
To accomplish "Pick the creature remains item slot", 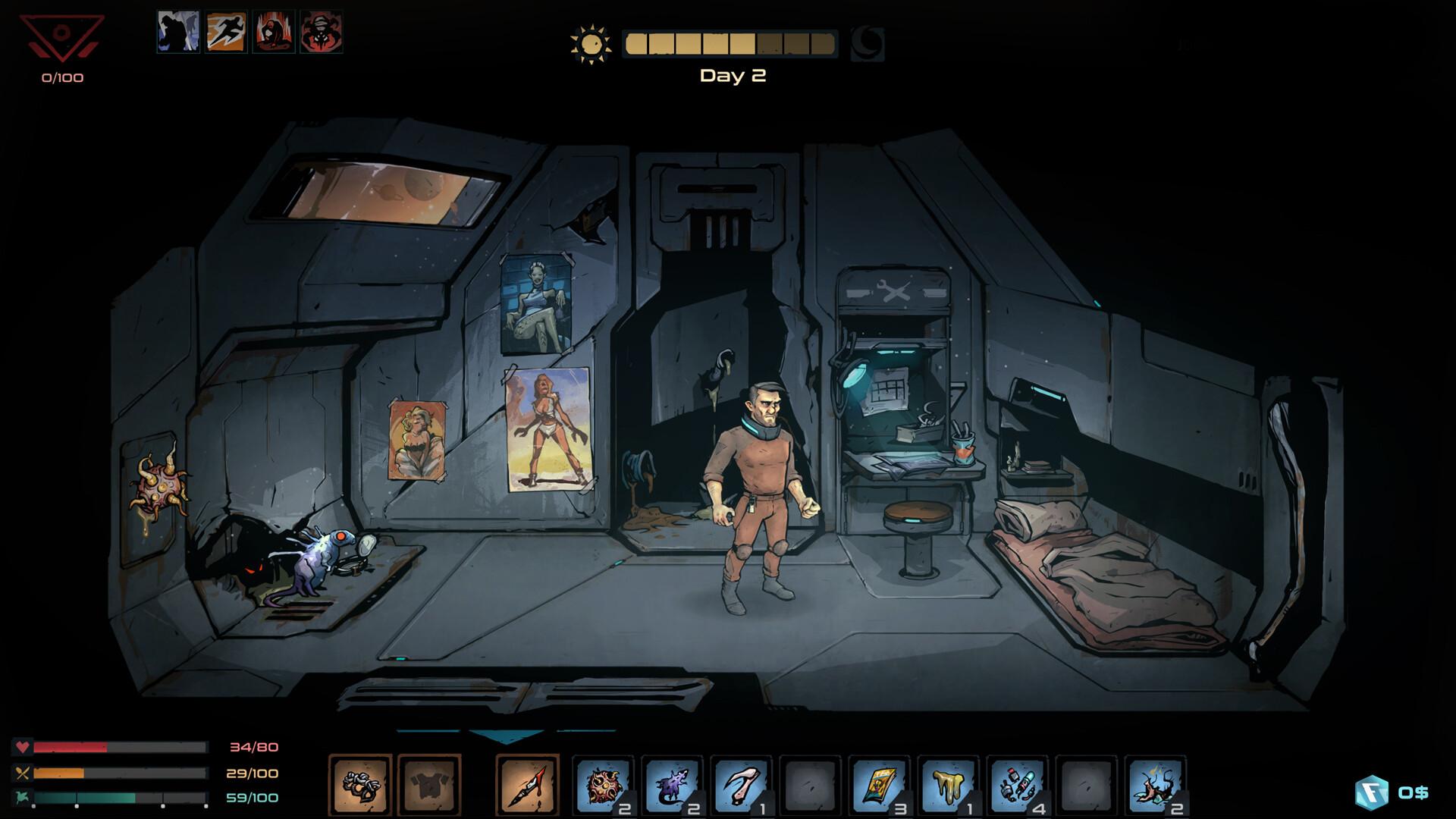I will [x=1156, y=786].
